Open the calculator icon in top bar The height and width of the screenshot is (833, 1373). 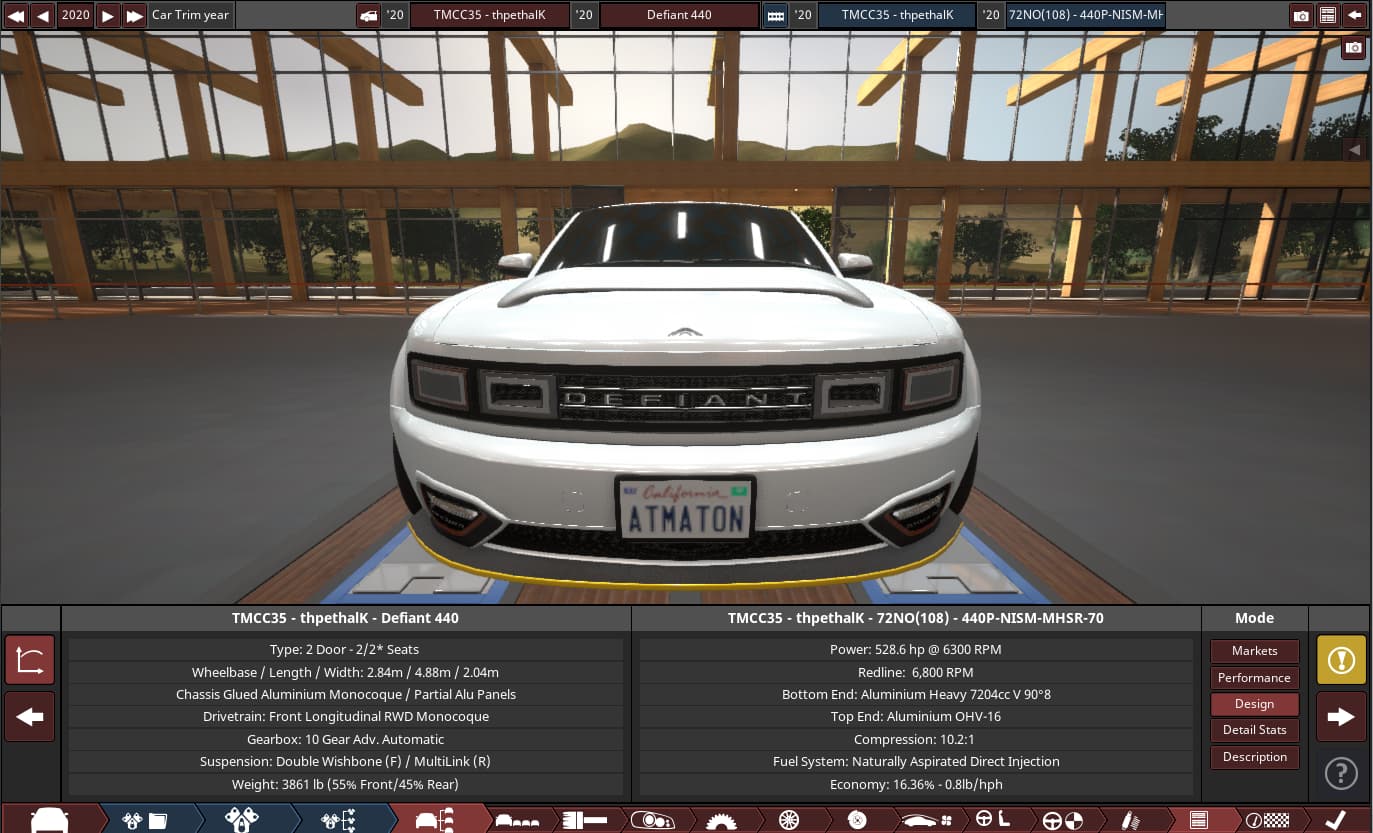pyautogui.click(x=1327, y=15)
